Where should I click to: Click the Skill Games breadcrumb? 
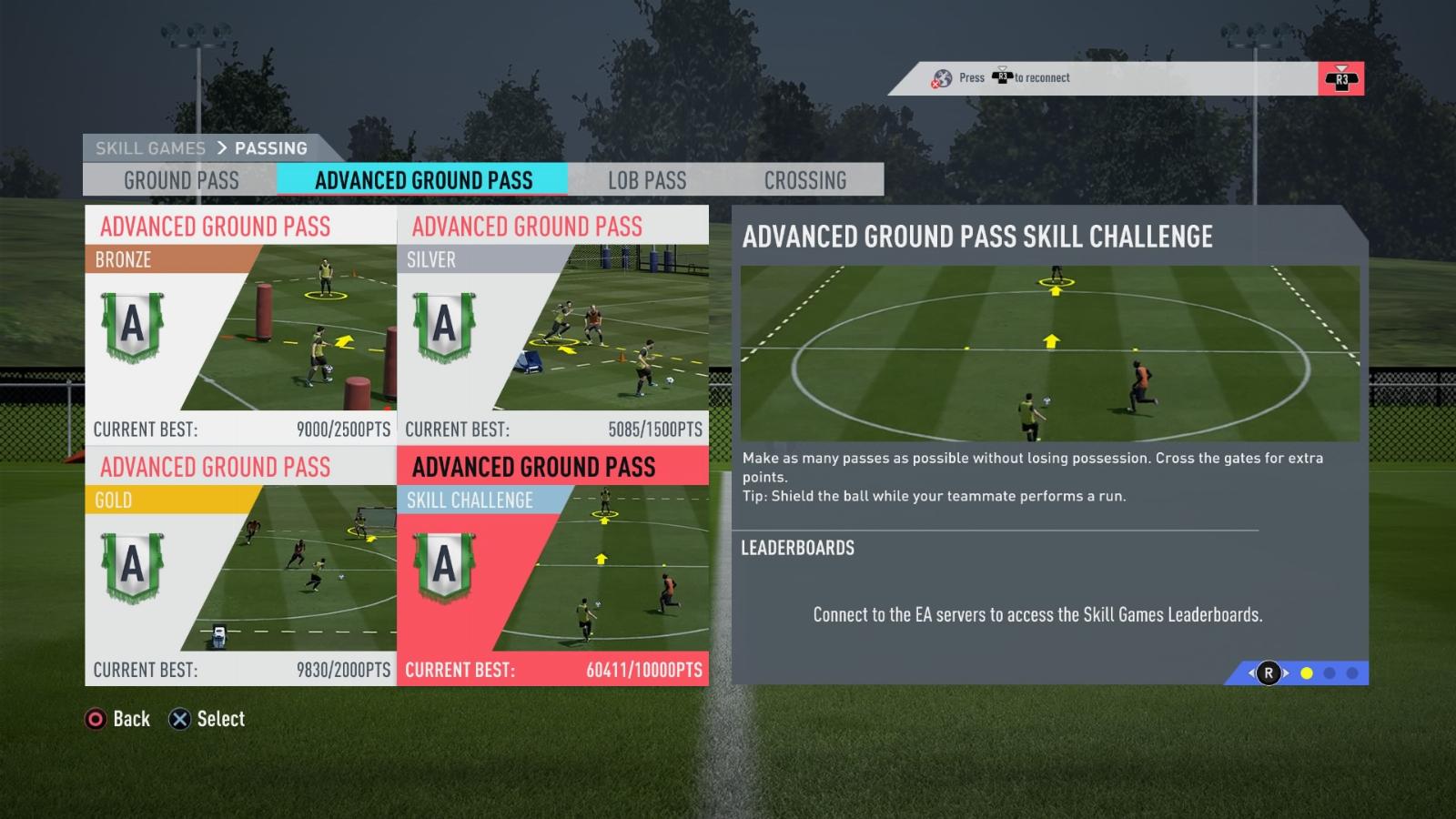click(x=150, y=148)
